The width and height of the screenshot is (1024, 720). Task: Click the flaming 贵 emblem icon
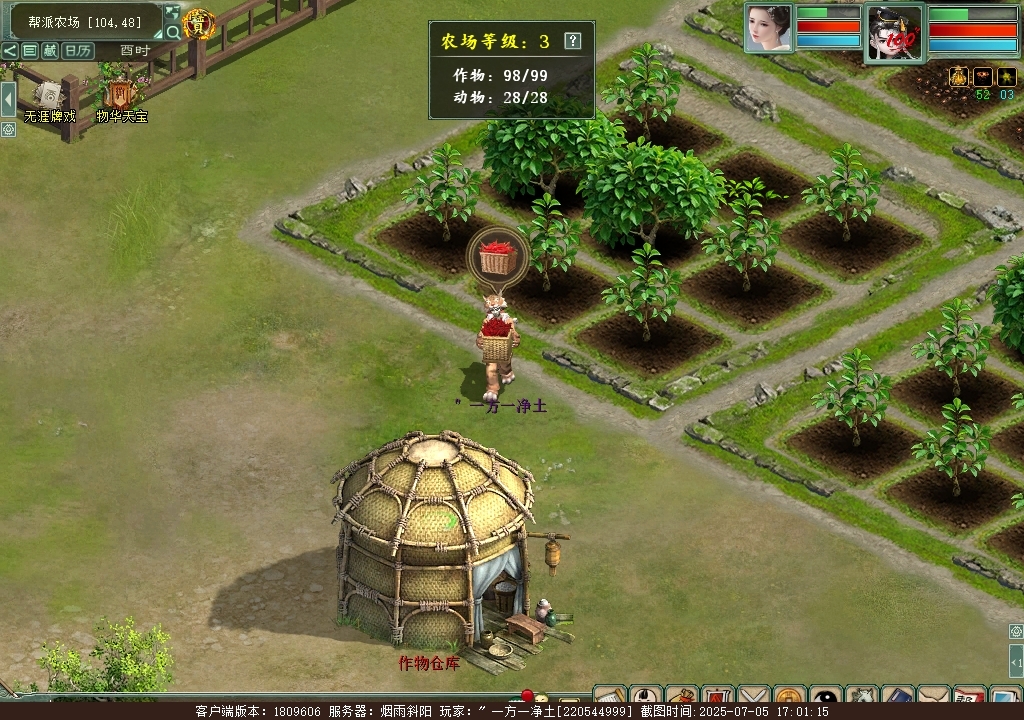[x=200, y=24]
